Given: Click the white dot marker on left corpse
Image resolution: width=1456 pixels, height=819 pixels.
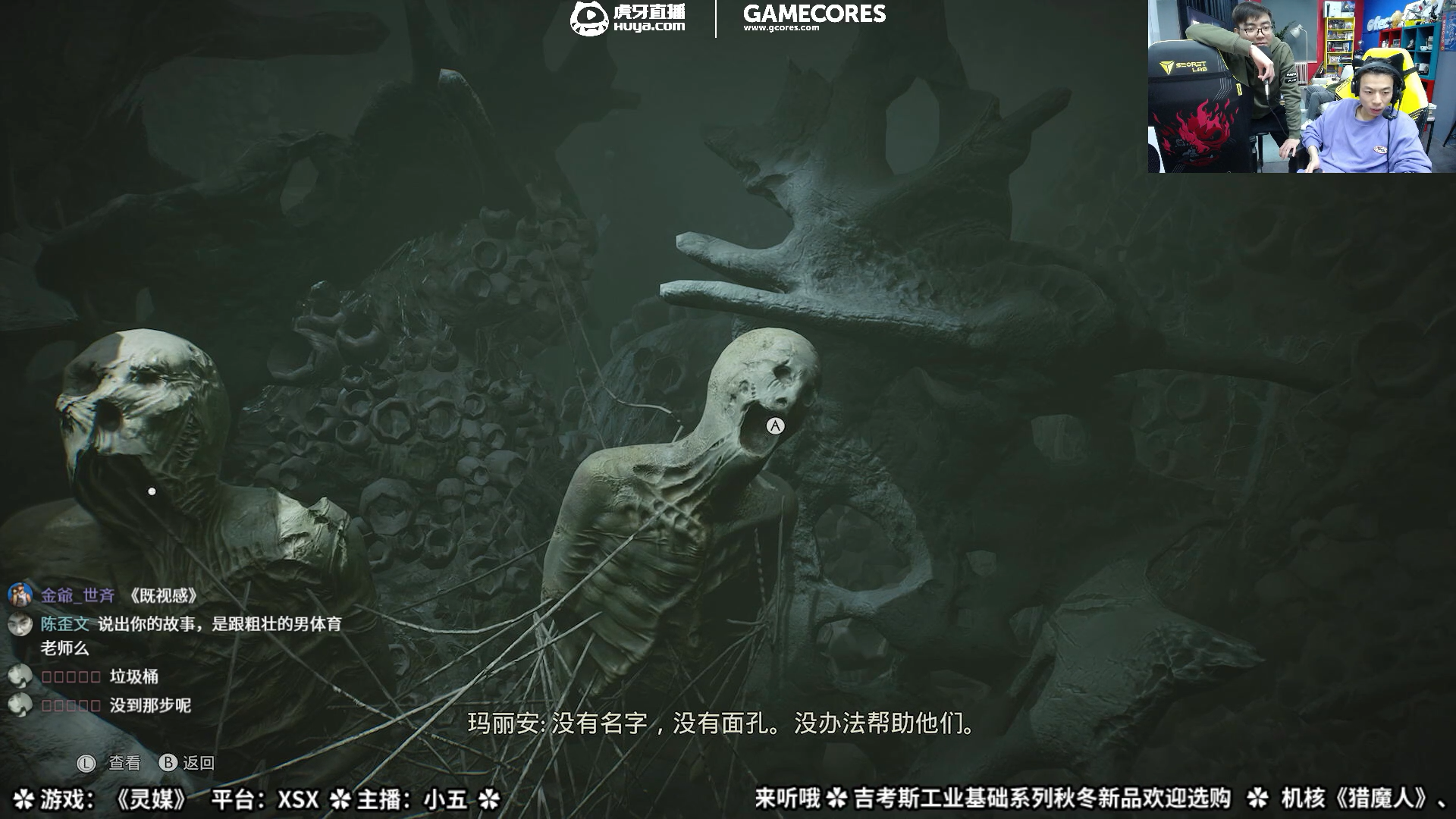Looking at the screenshot, I should (x=152, y=491).
